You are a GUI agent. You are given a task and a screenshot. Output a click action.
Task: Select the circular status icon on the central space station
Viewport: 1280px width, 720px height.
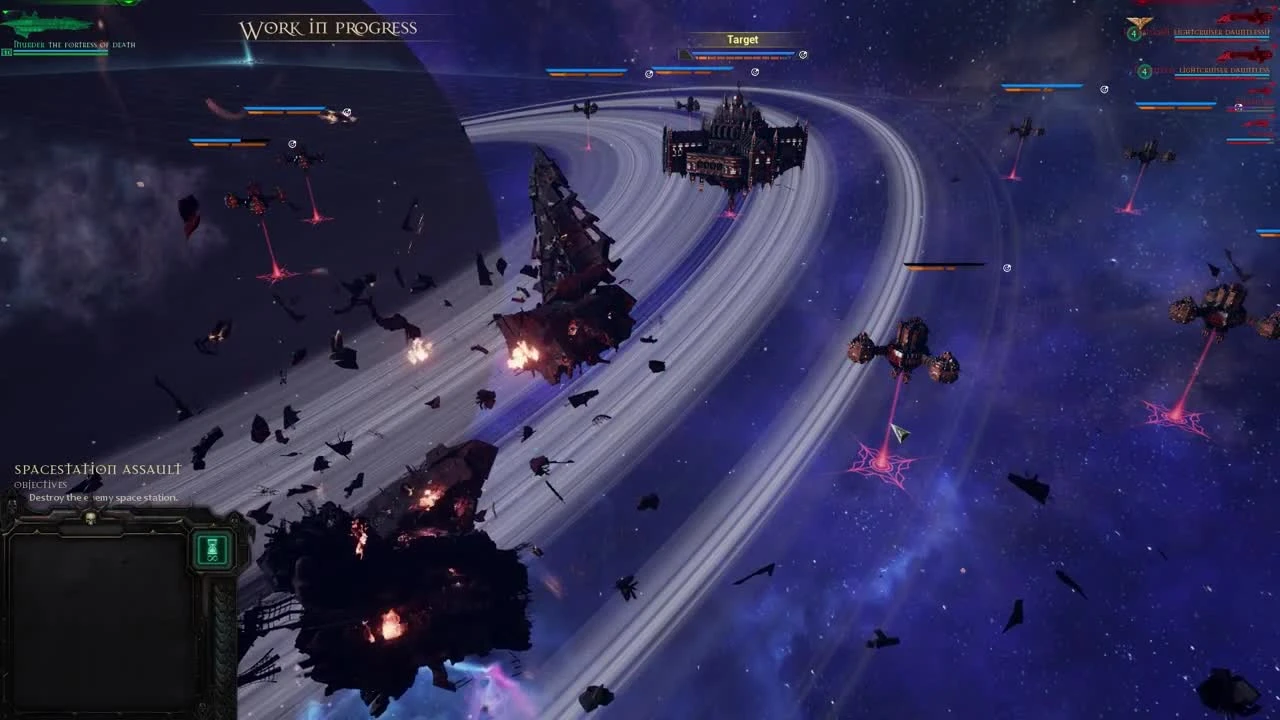tap(755, 72)
